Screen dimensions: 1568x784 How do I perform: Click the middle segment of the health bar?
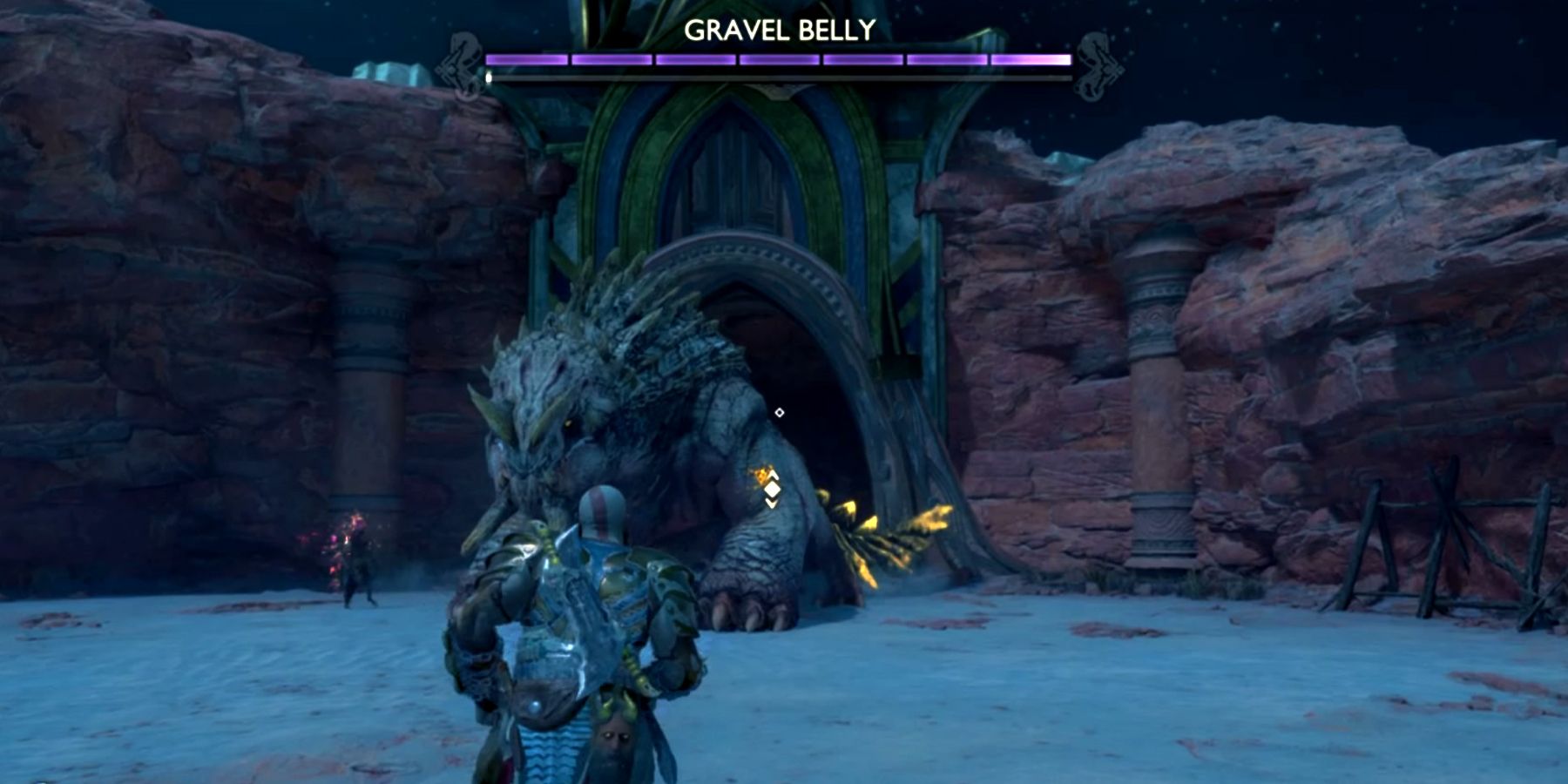778,59
